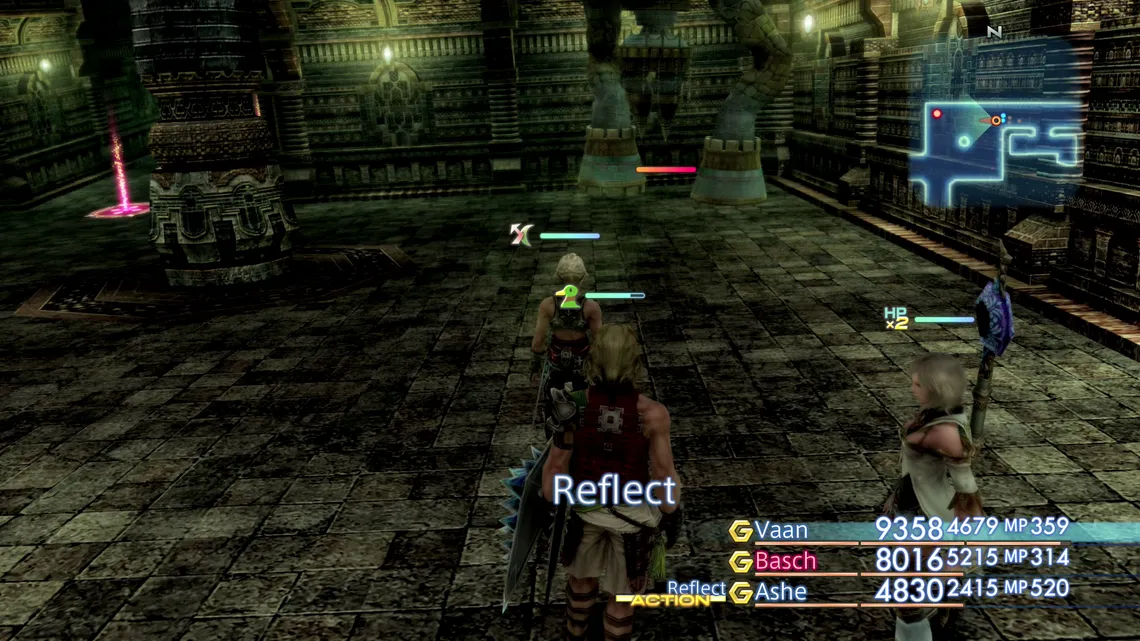This screenshot has width=1140, height=641.
Task: Click the gambit G icon beside Basch
Action: [x=740, y=562]
